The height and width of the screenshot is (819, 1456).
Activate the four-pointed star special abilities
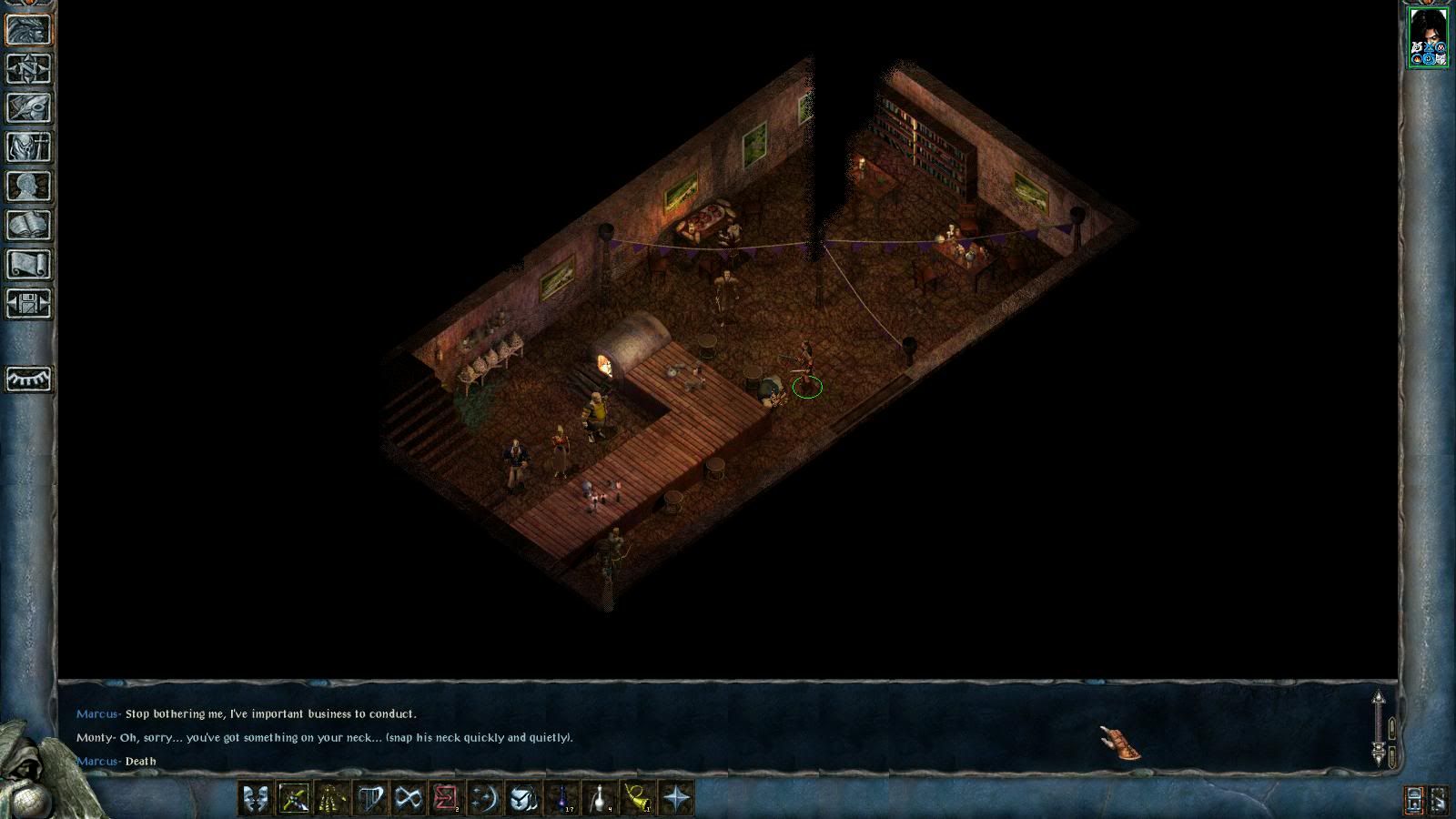point(676,798)
